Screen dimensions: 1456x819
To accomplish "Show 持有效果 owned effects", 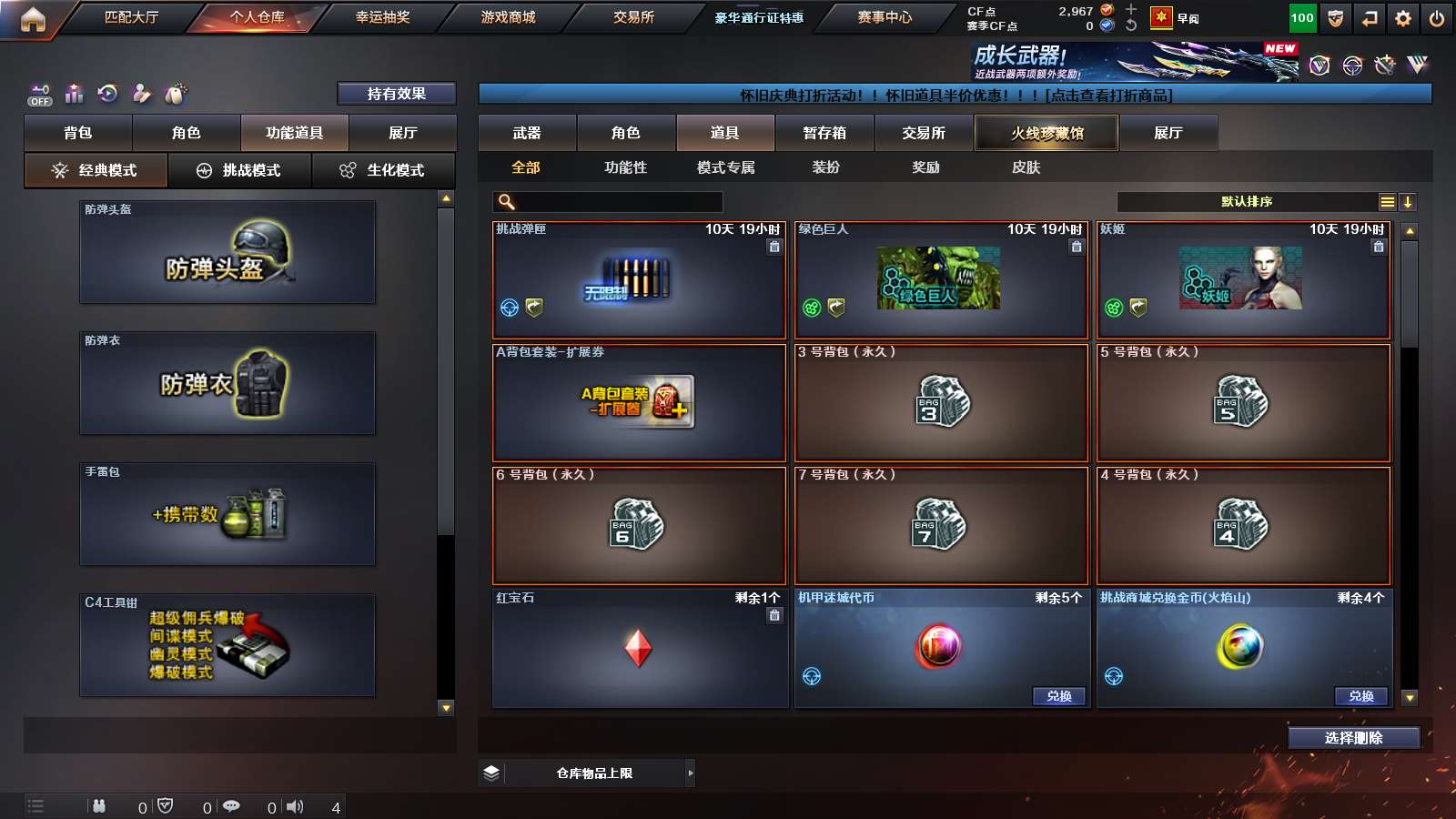I will [x=396, y=94].
